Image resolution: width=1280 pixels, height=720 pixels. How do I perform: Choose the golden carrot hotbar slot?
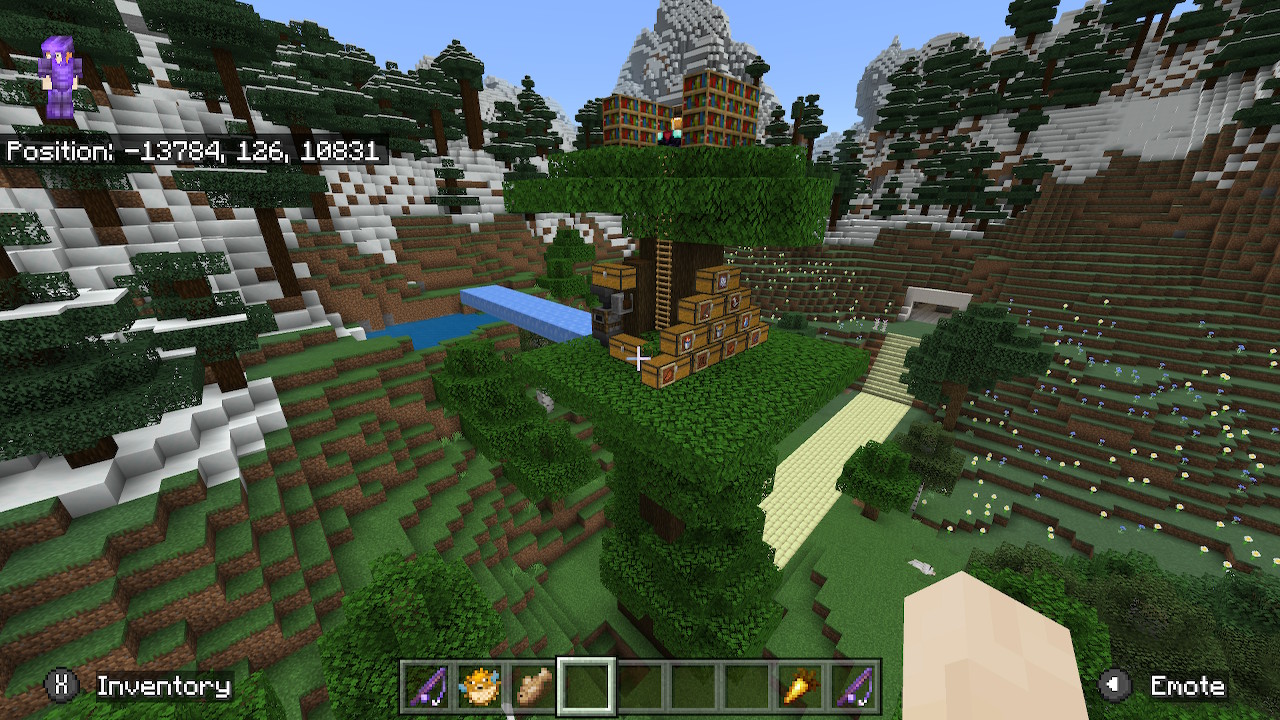tap(799, 687)
